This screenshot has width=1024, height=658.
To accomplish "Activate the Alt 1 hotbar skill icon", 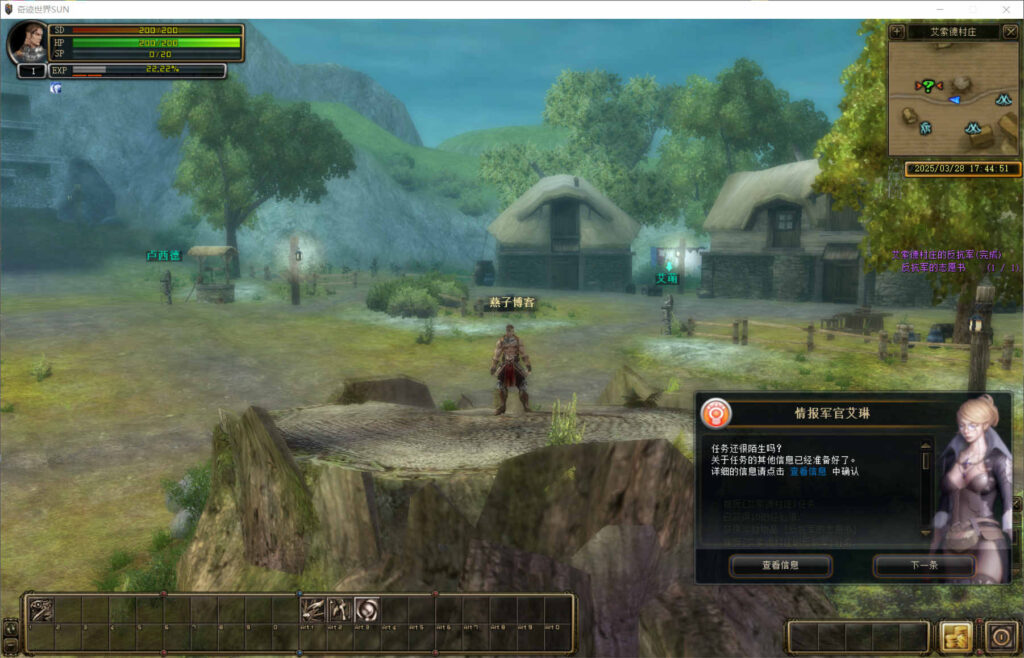I will coord(313,610).
